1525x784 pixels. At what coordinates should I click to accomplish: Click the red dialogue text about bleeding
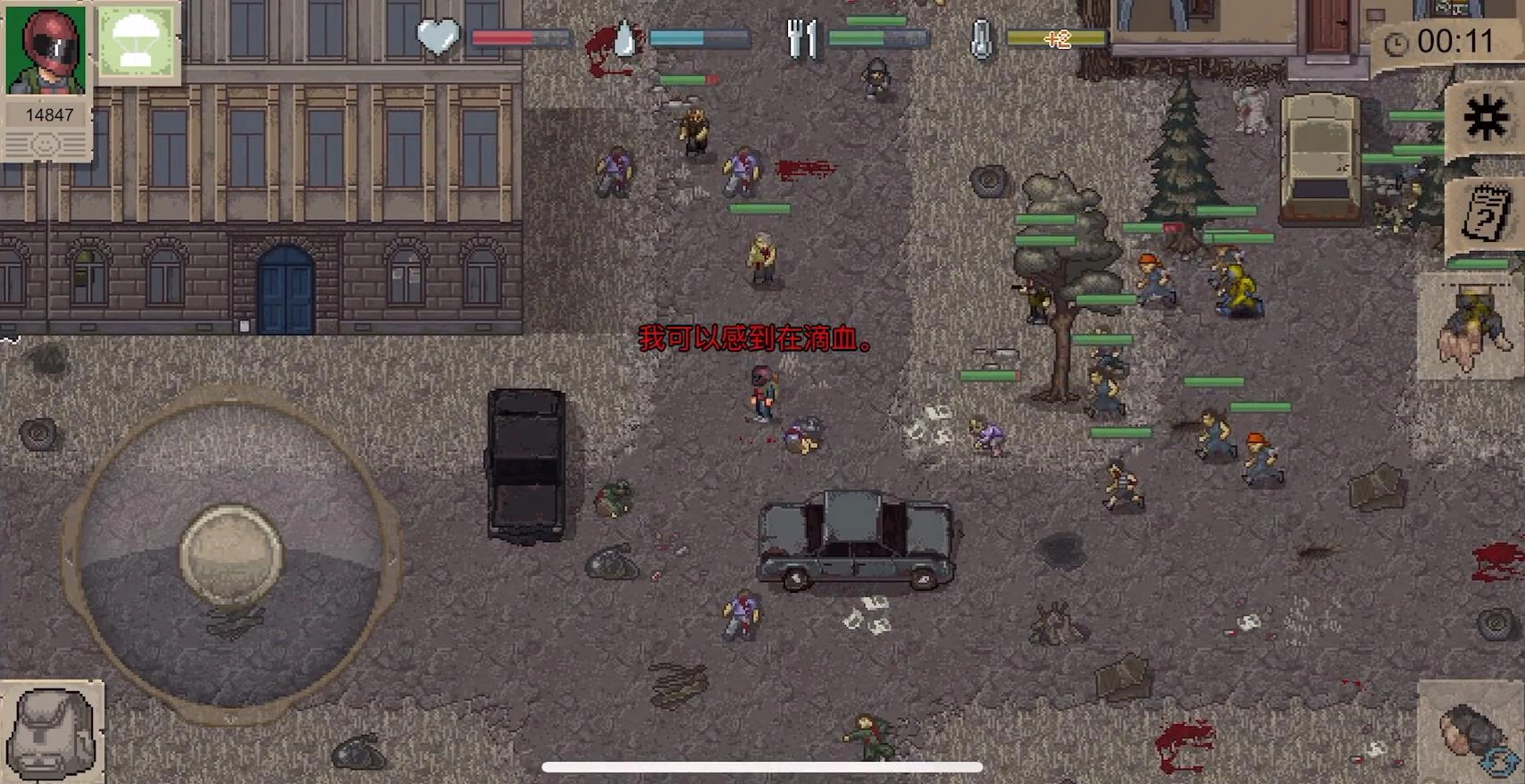pos(757,339)
